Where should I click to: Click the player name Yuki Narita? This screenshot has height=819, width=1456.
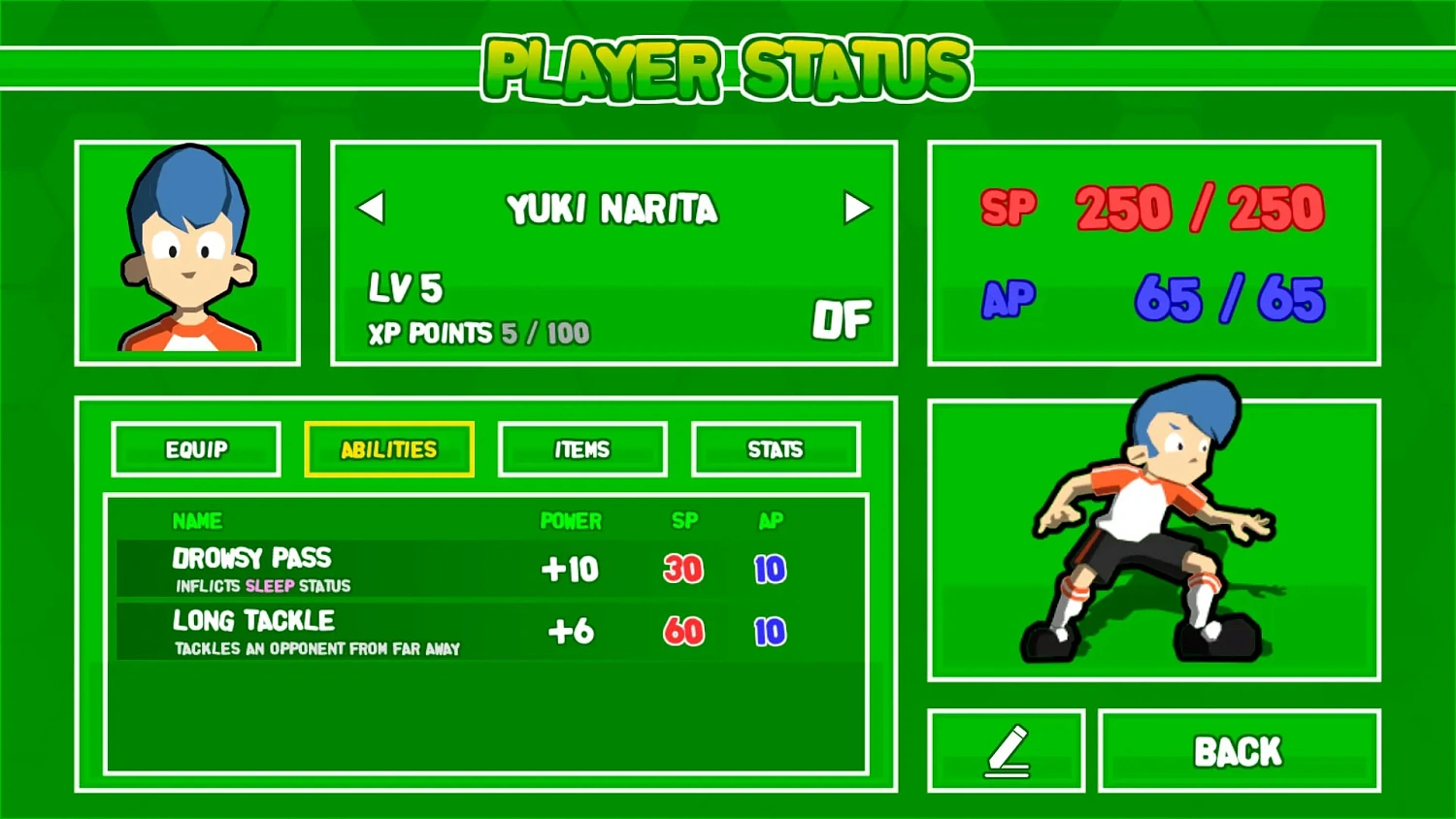612,208
